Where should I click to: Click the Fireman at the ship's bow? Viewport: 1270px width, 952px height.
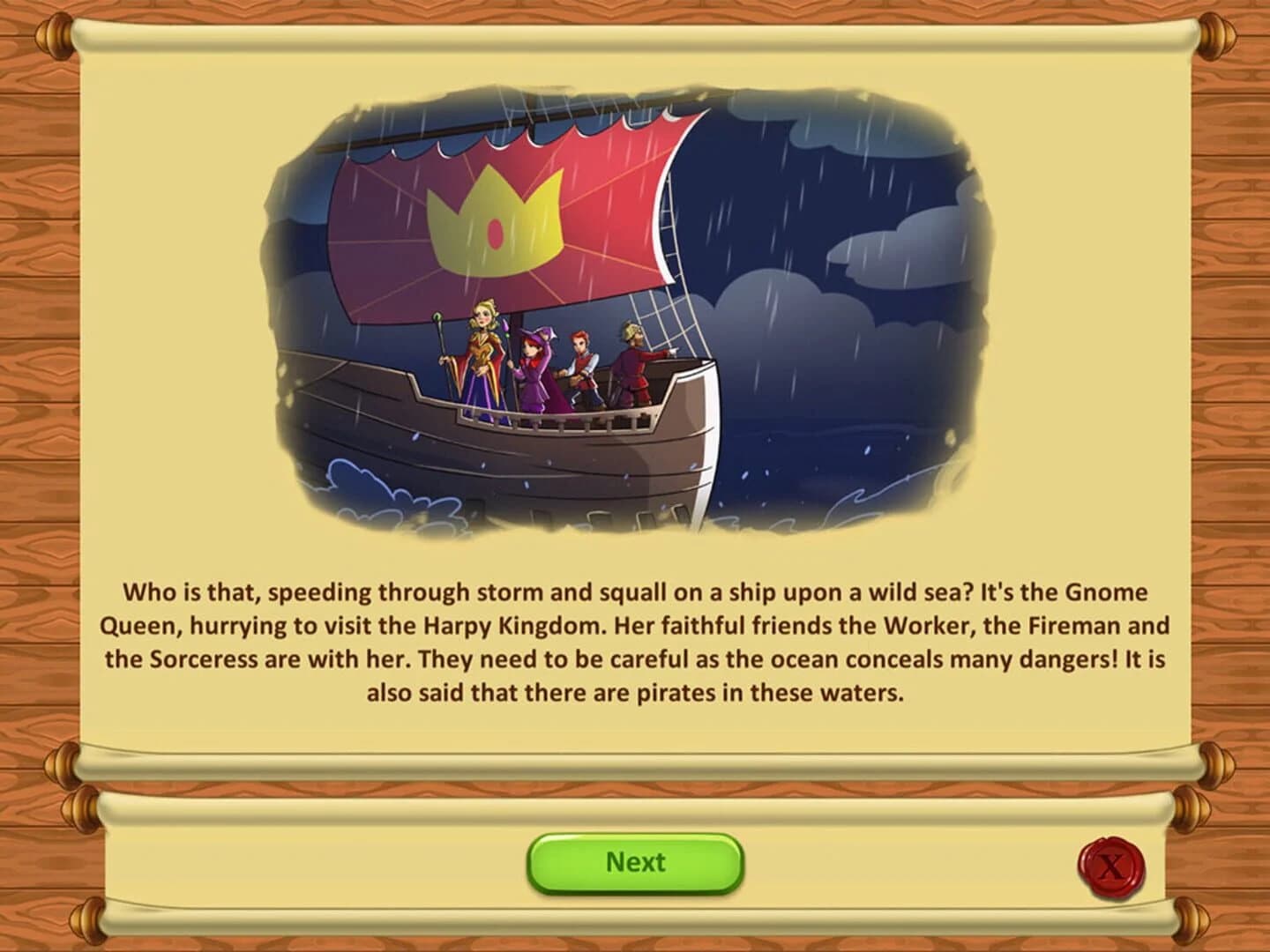point(633,366)
